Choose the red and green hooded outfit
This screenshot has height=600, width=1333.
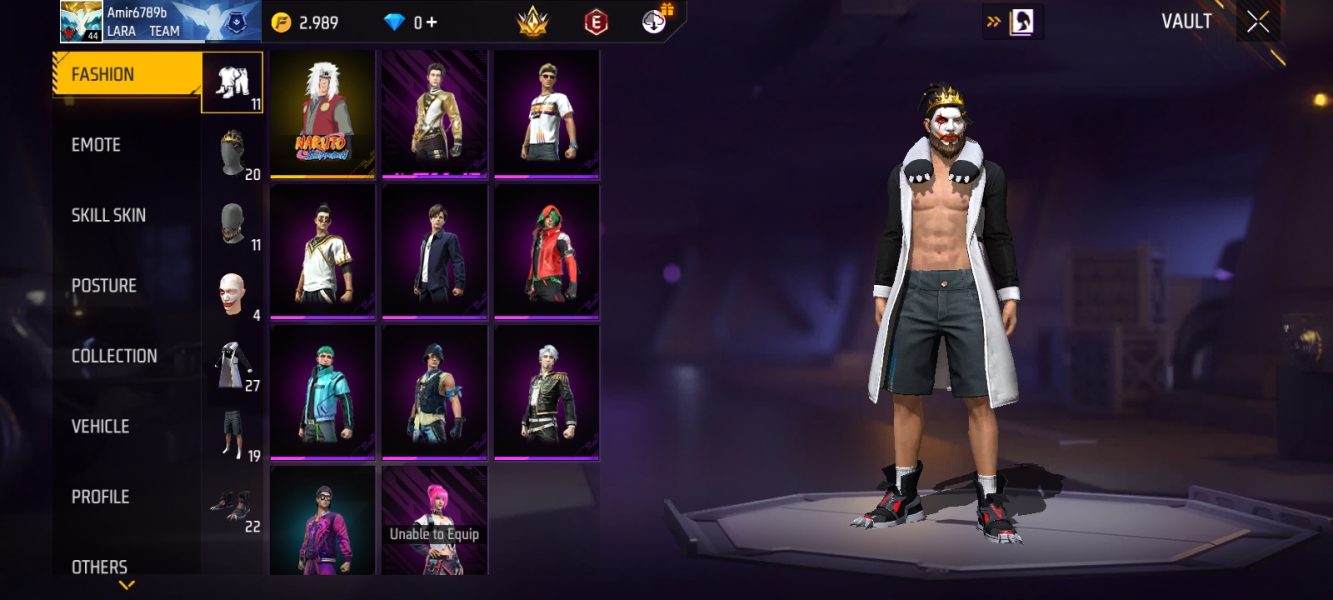pos(546,251)
